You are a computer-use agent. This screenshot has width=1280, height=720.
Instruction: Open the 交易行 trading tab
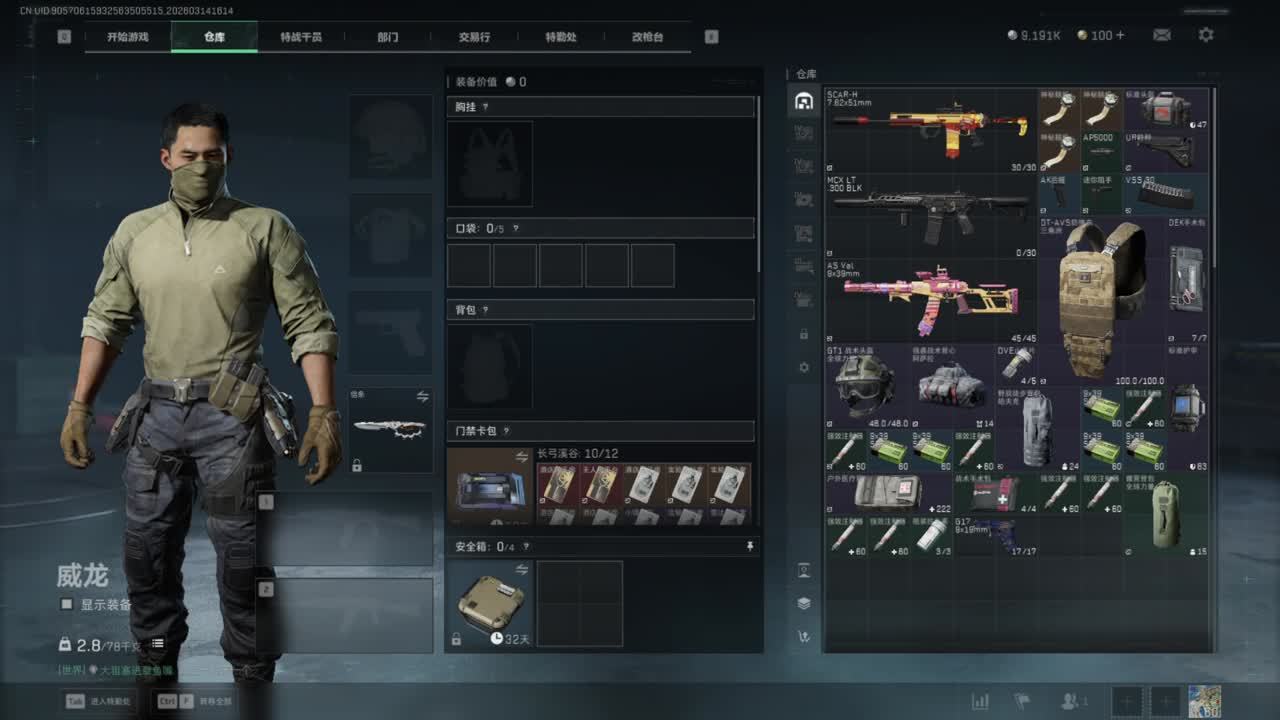click(474, 37)
